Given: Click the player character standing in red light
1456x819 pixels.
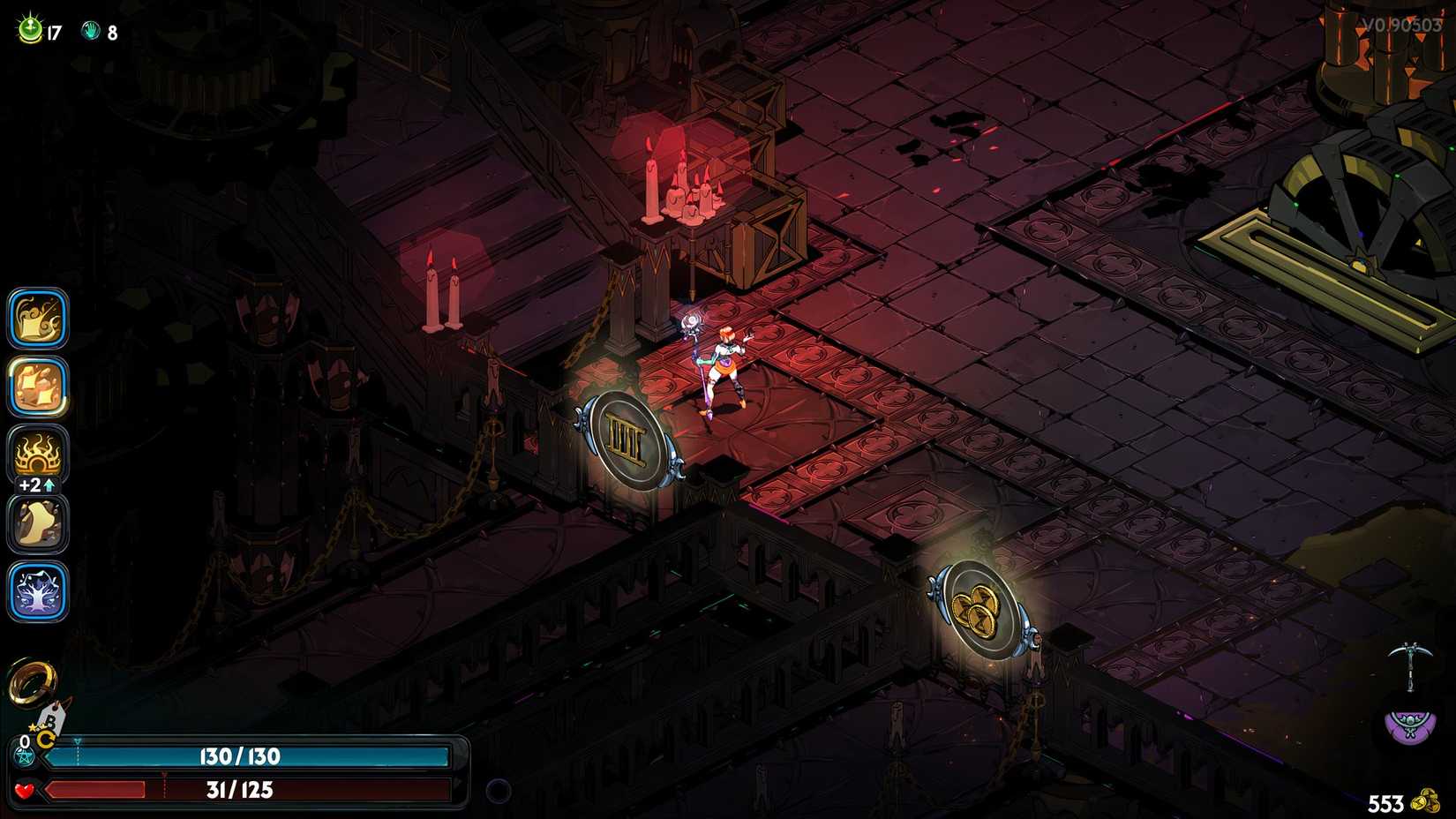Looking at the screenshot, I should [725, 362].
